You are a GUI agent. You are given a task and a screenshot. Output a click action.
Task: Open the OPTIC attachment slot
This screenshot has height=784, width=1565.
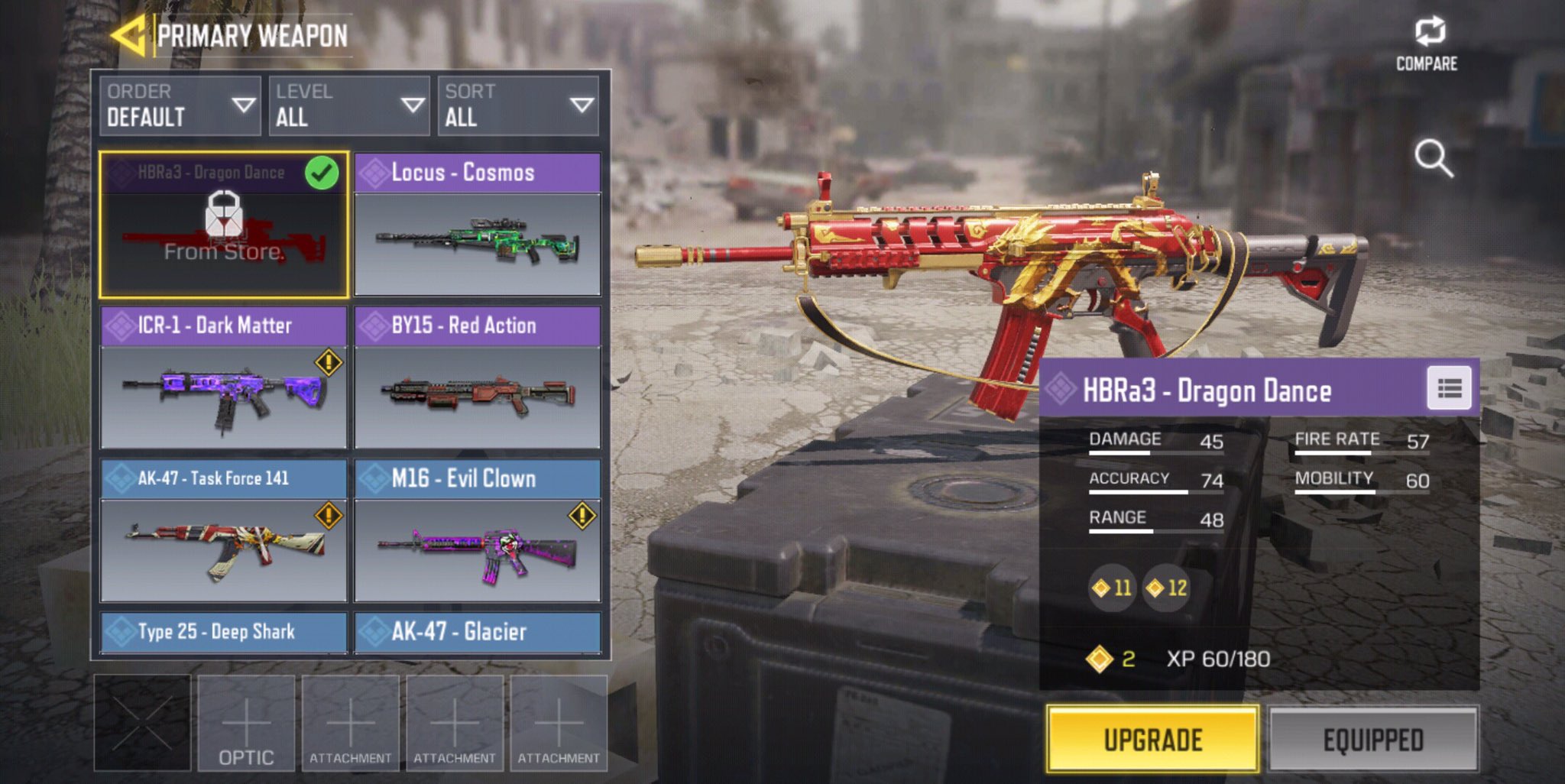point(246,723)
